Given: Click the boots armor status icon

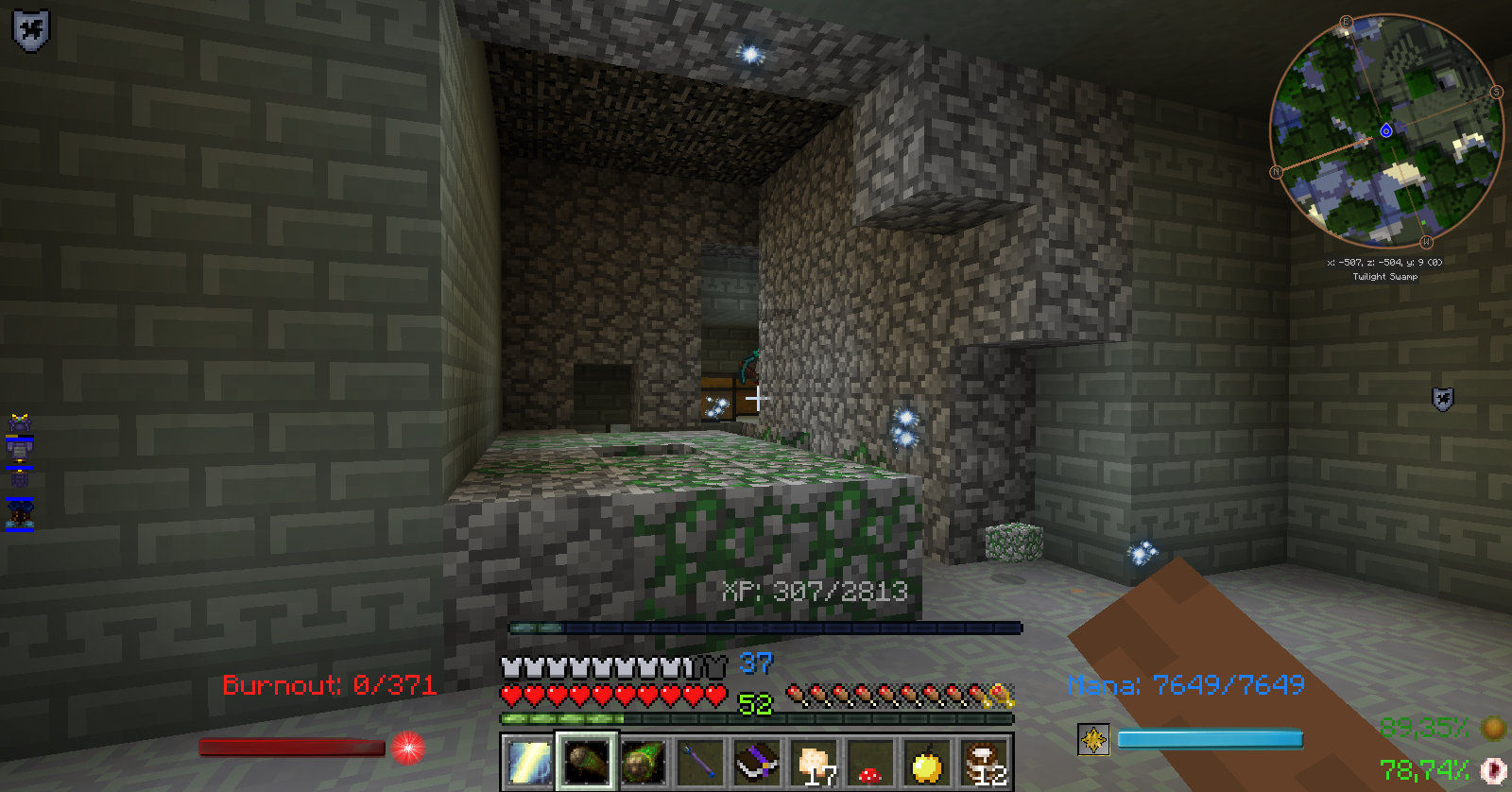Looking at the screenshot, I should tap(20, 514).
